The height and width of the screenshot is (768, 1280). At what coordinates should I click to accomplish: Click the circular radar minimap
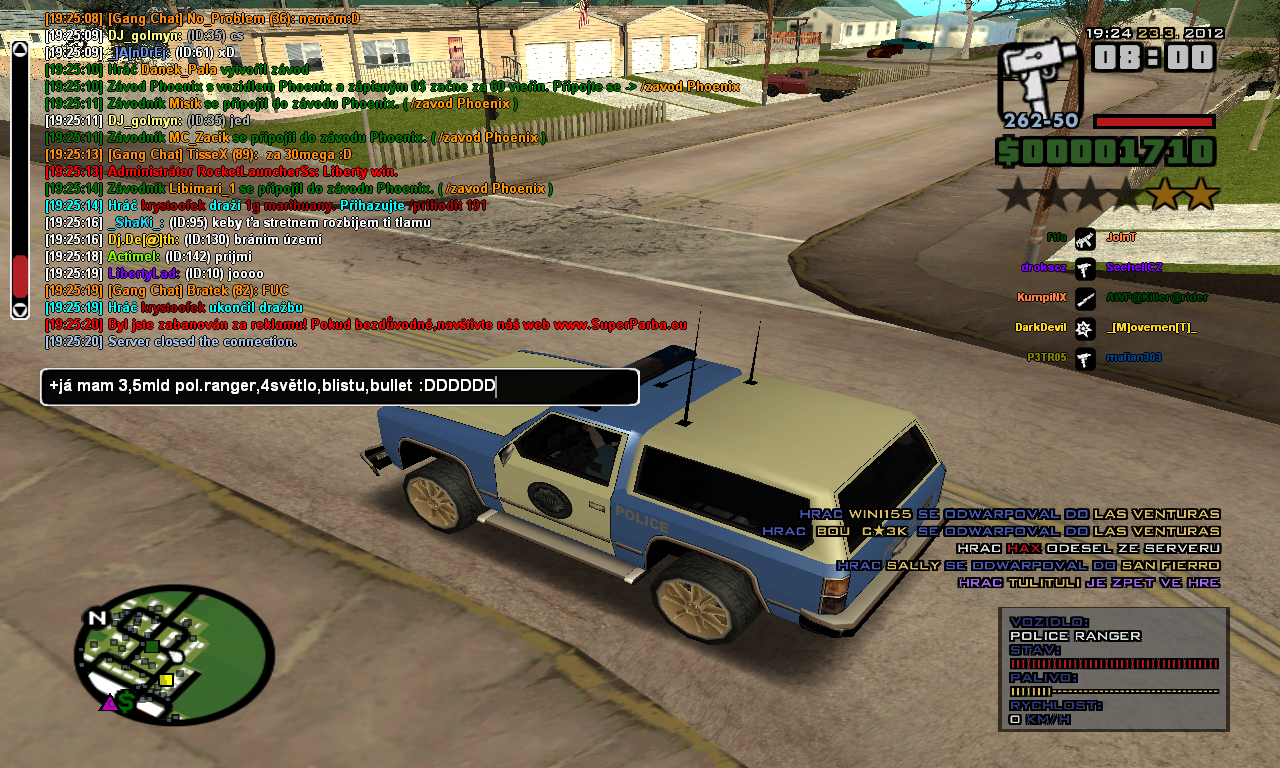tap(174, 654)
